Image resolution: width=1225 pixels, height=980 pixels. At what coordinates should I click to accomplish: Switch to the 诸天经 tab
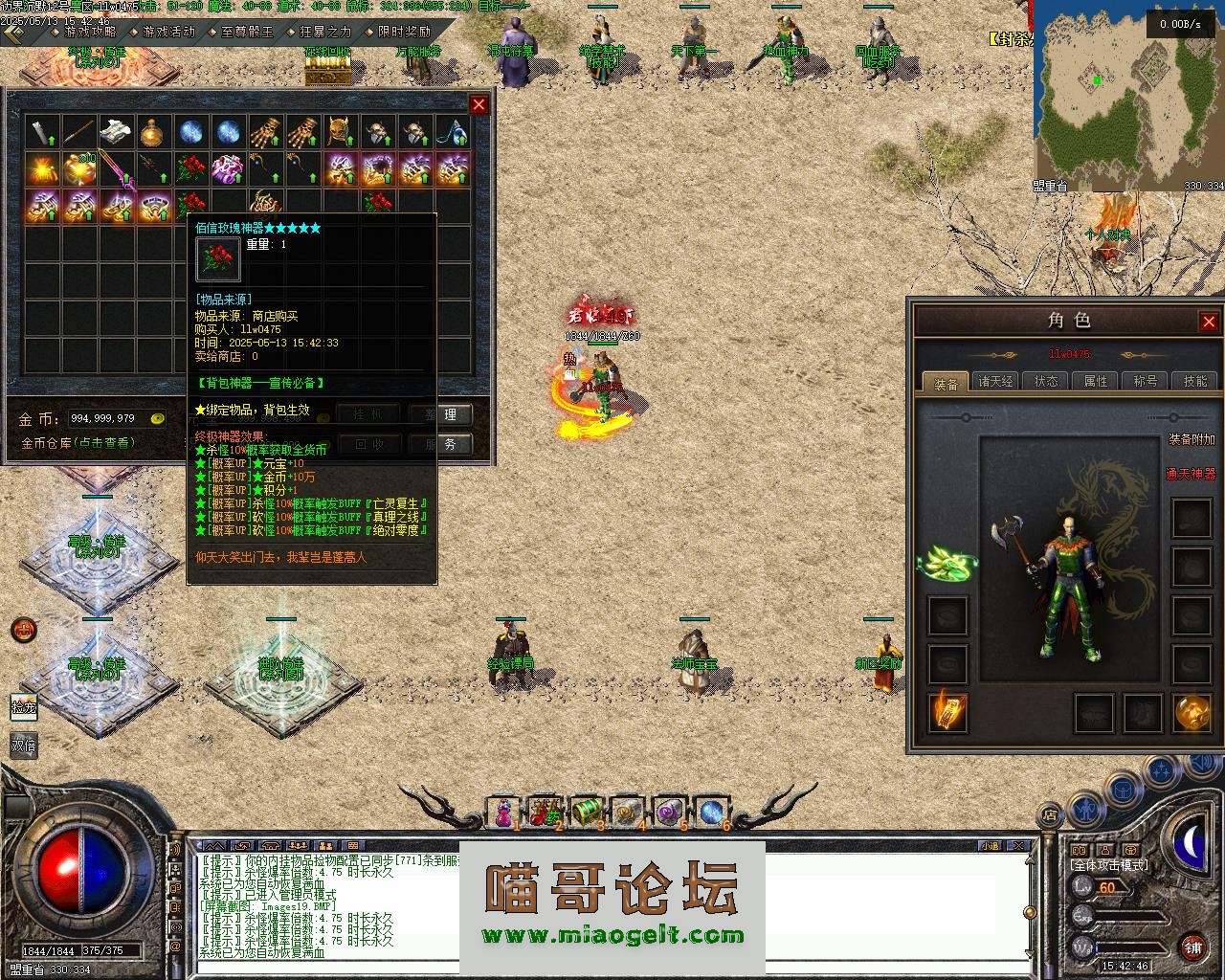point(995,381)
